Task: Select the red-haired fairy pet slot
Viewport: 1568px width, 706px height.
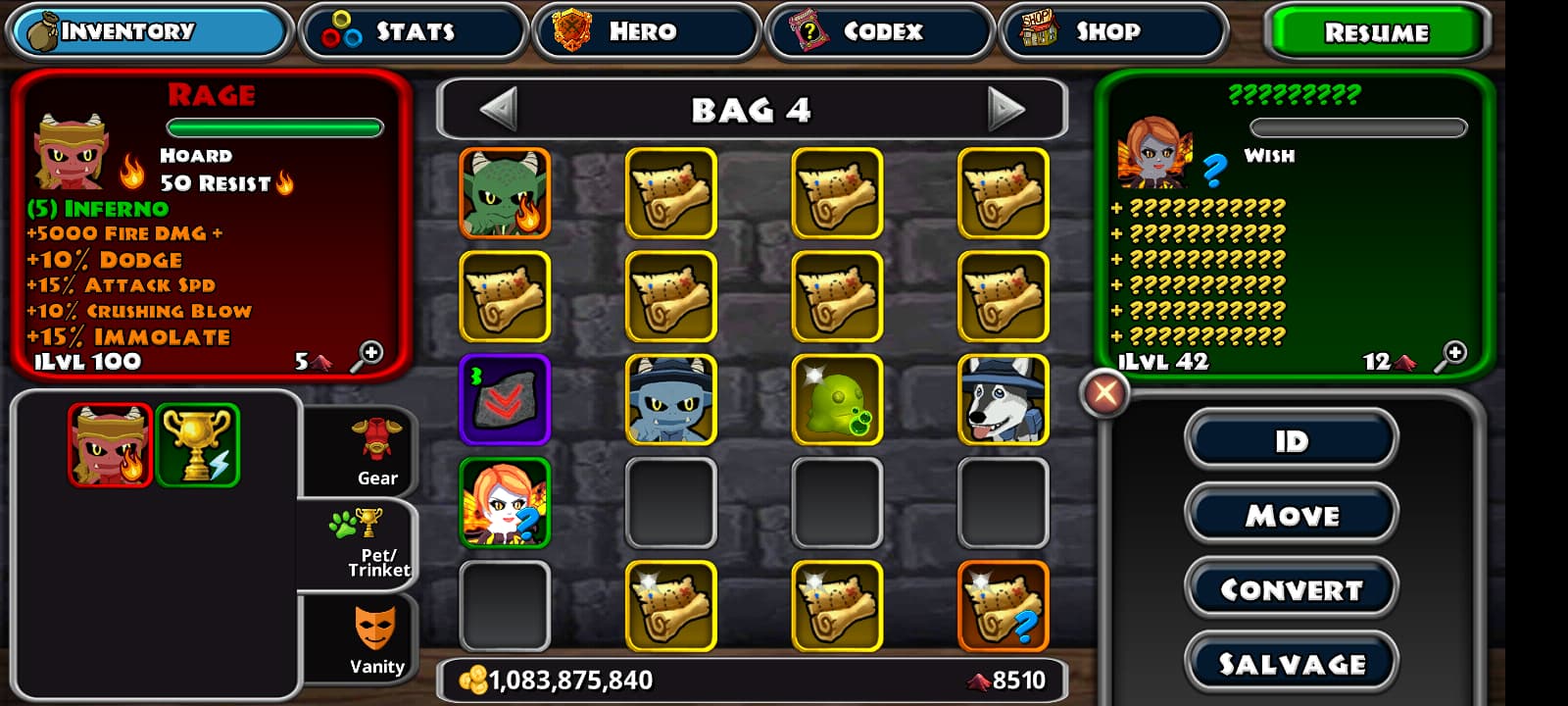Action: pos(505,503)
